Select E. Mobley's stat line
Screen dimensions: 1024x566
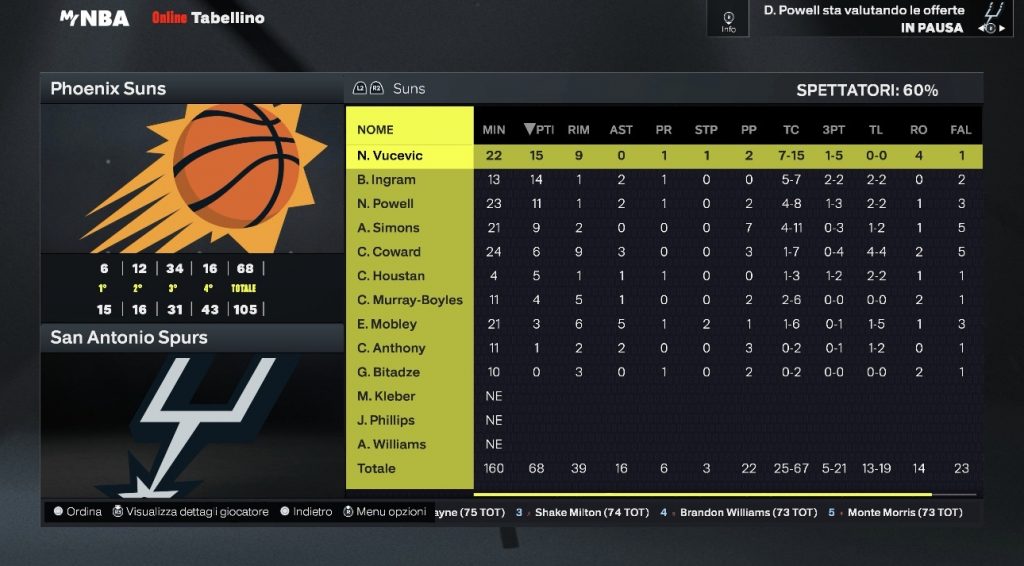point(387,324)
